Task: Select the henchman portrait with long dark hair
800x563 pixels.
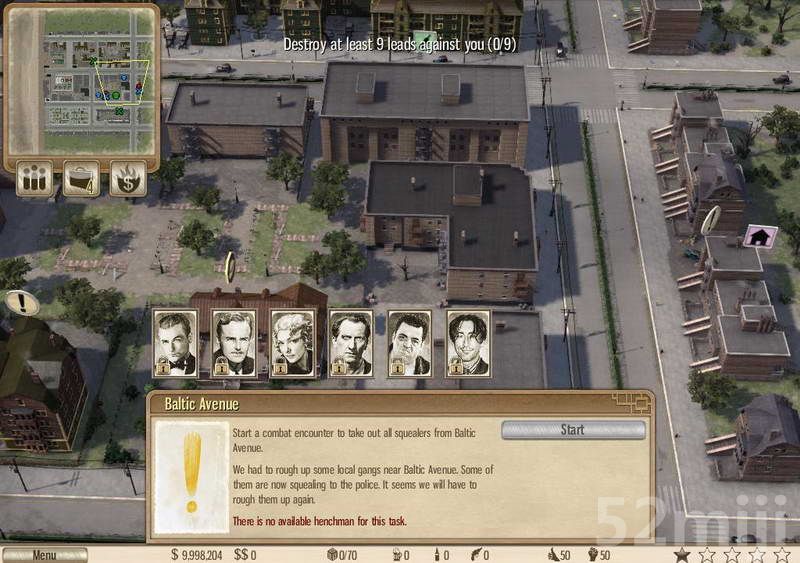Action: click(x=468, y=343)
